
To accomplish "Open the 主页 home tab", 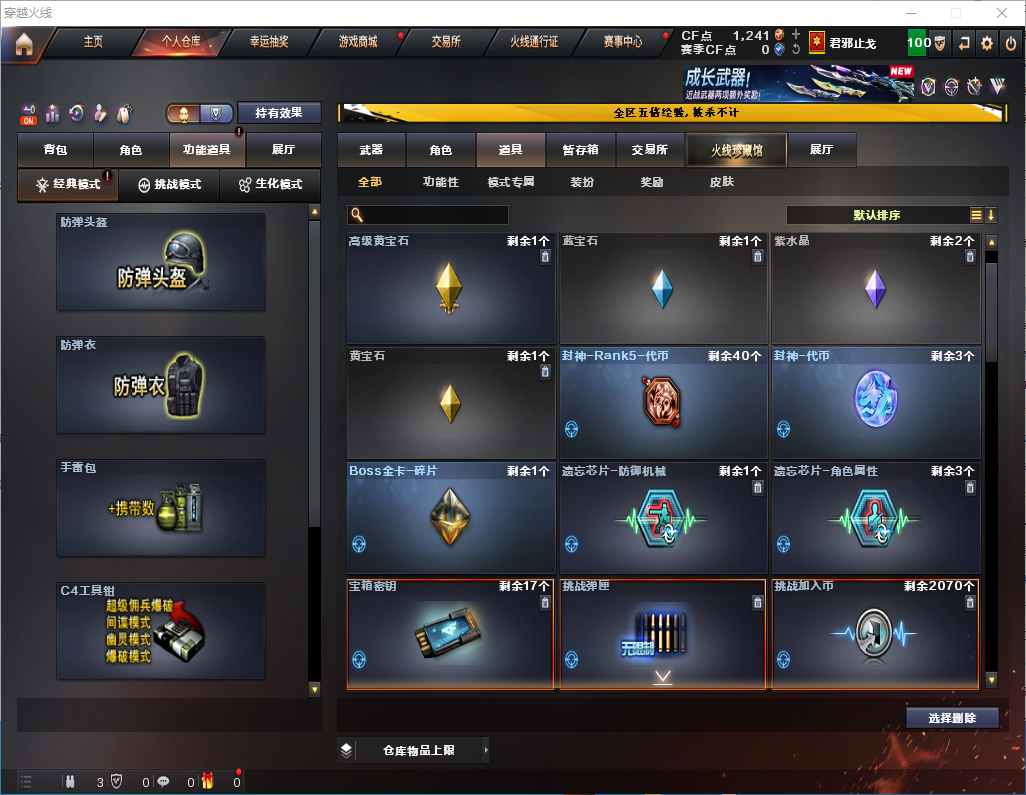I will tap(93, 42).
